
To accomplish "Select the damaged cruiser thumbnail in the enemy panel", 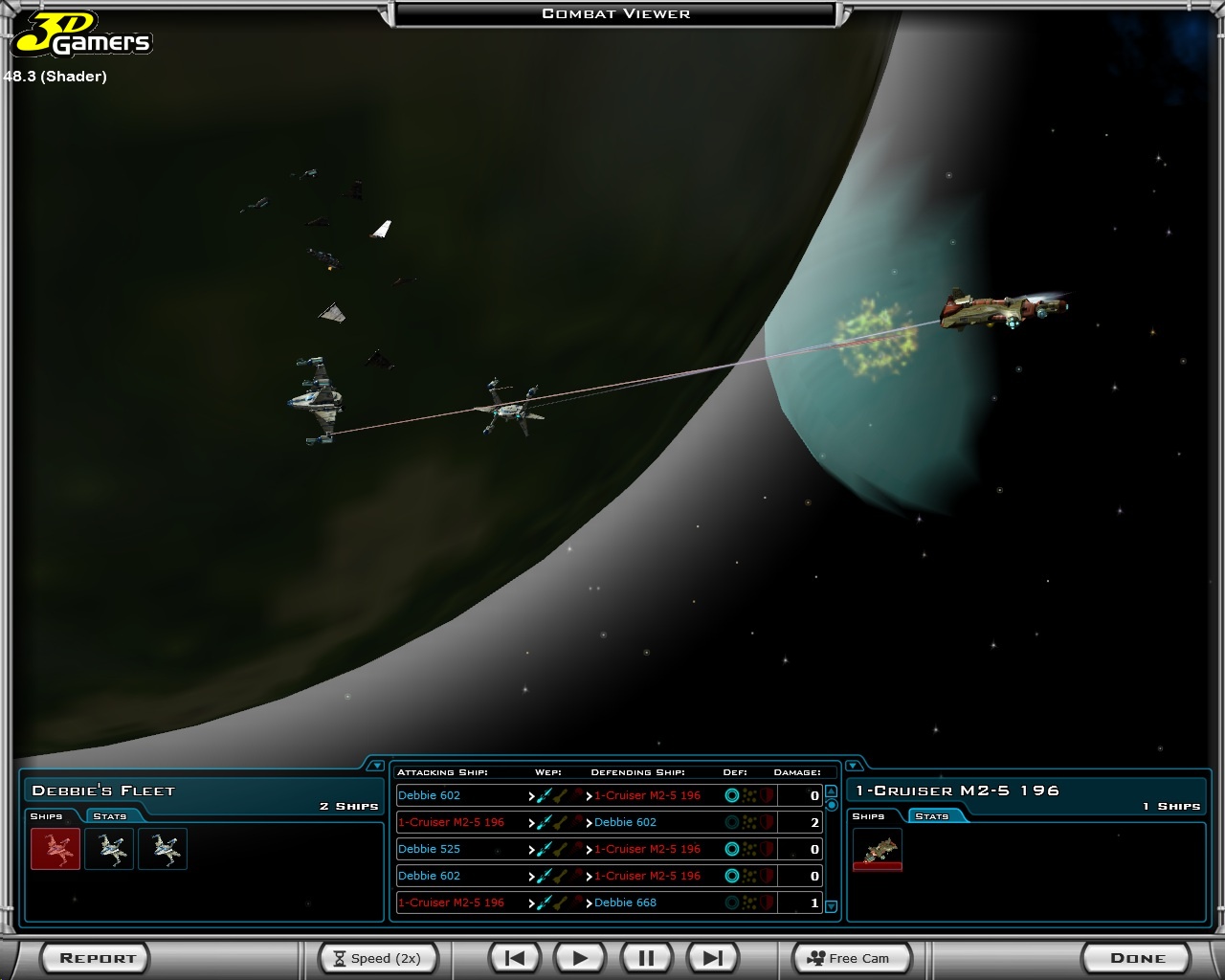I will 879,850.
